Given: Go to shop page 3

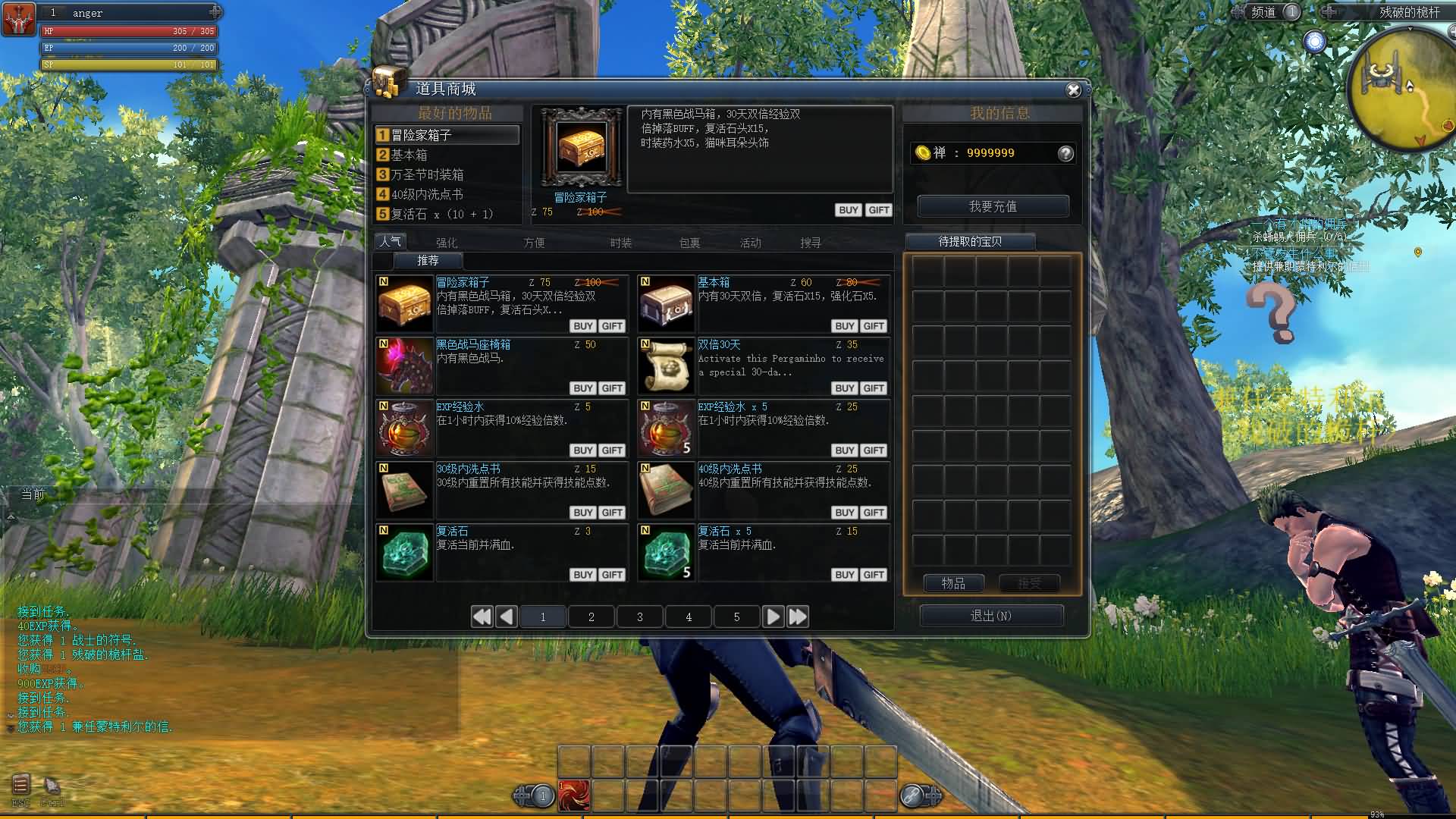Looking at the screenshot, I should pos(640,617).
